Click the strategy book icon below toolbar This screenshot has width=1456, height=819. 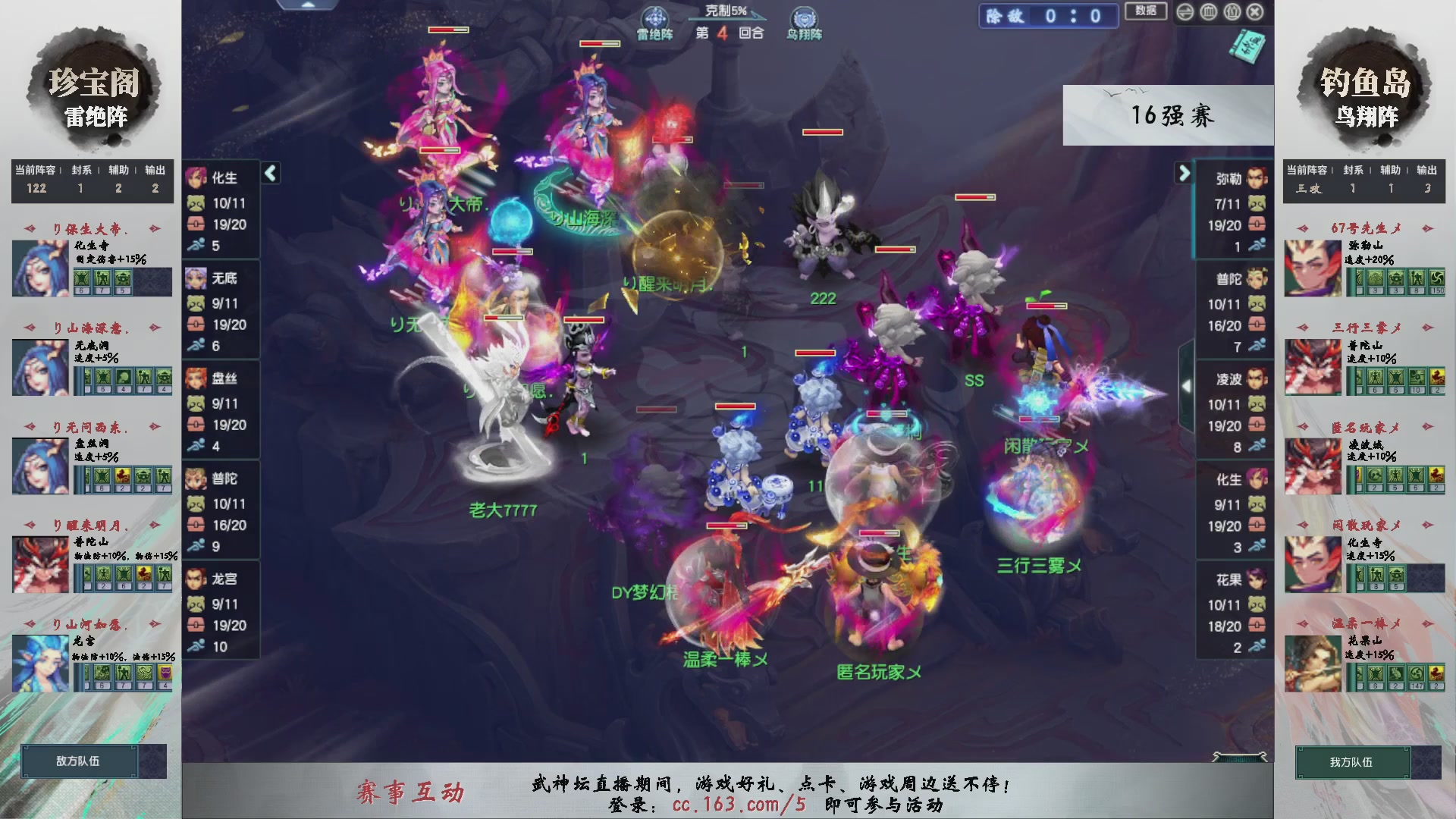(x=1250, y=47)
